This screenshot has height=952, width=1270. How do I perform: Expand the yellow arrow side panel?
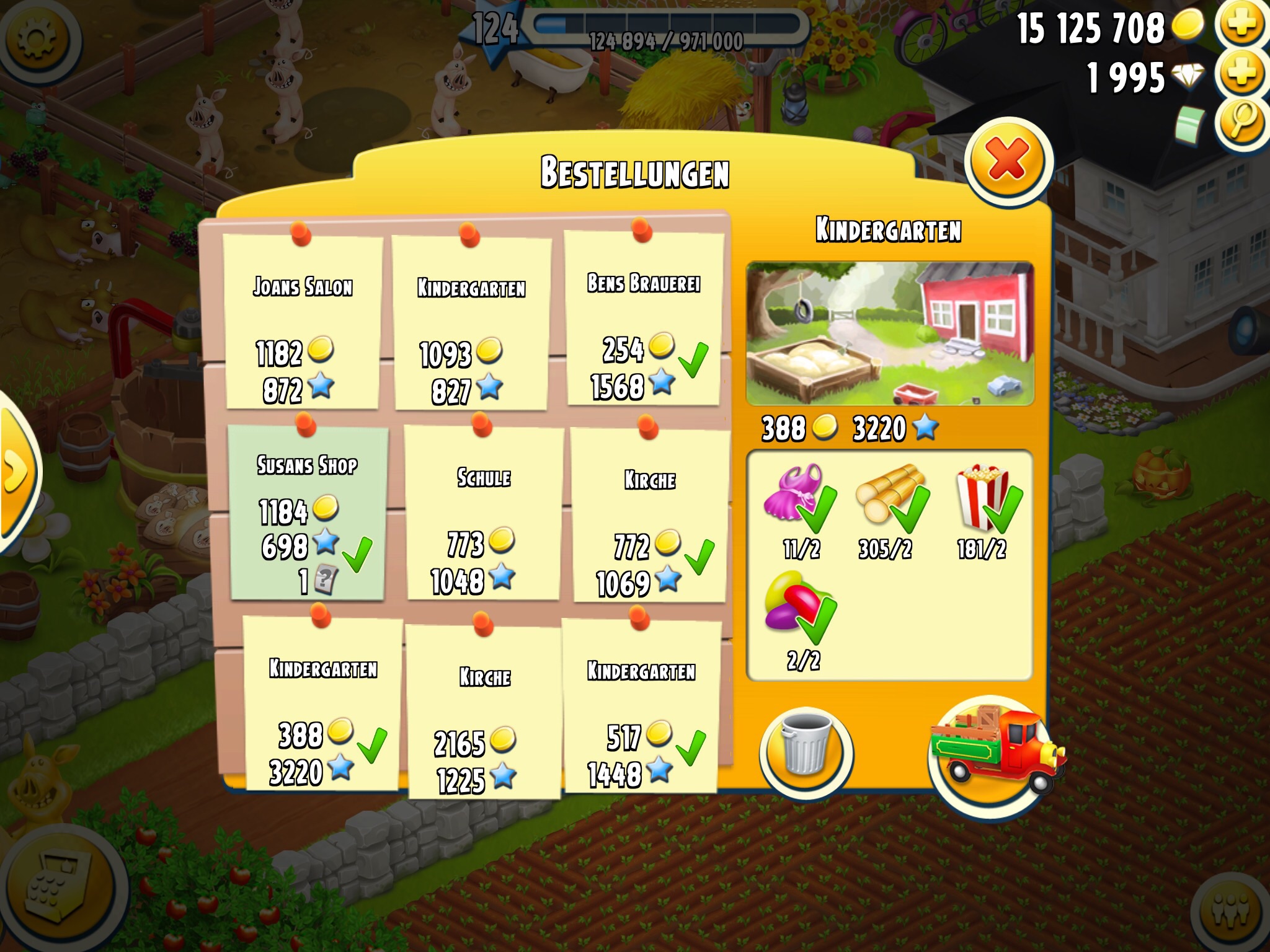(15, 472)
